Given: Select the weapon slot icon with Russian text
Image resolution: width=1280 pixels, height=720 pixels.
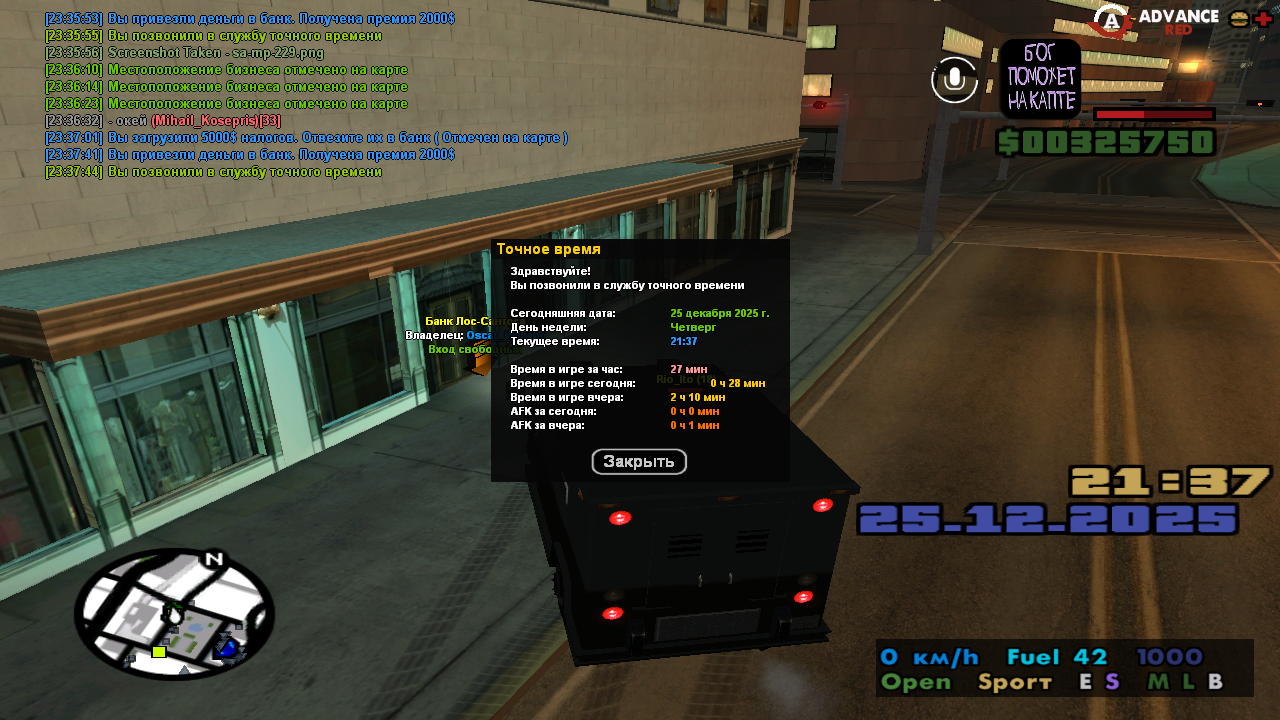Looking at the screenshot, I should pyautogui.click(x=1040, y=80).
